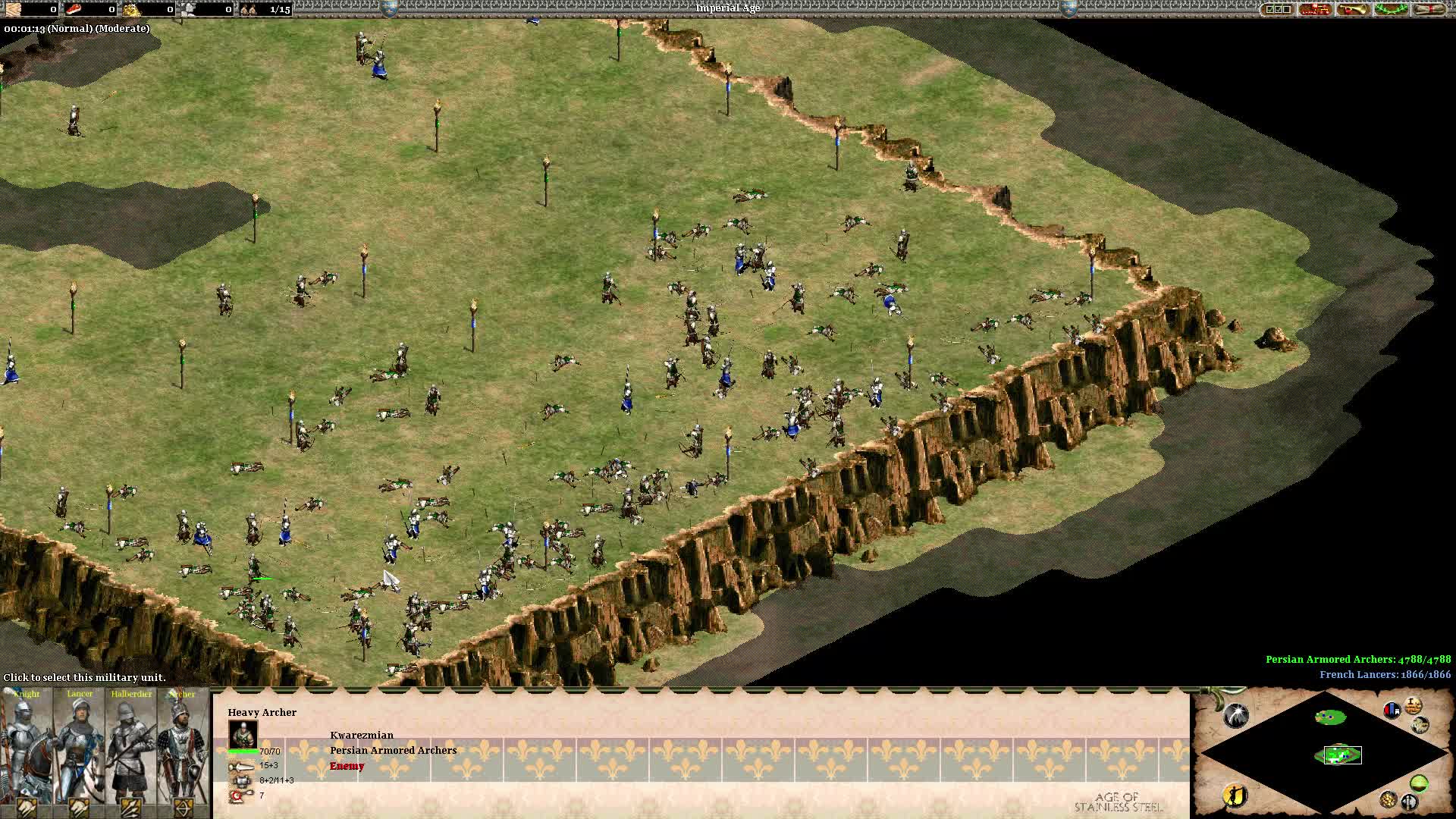Click the wood resource icon at top left

tap(11, 10)
